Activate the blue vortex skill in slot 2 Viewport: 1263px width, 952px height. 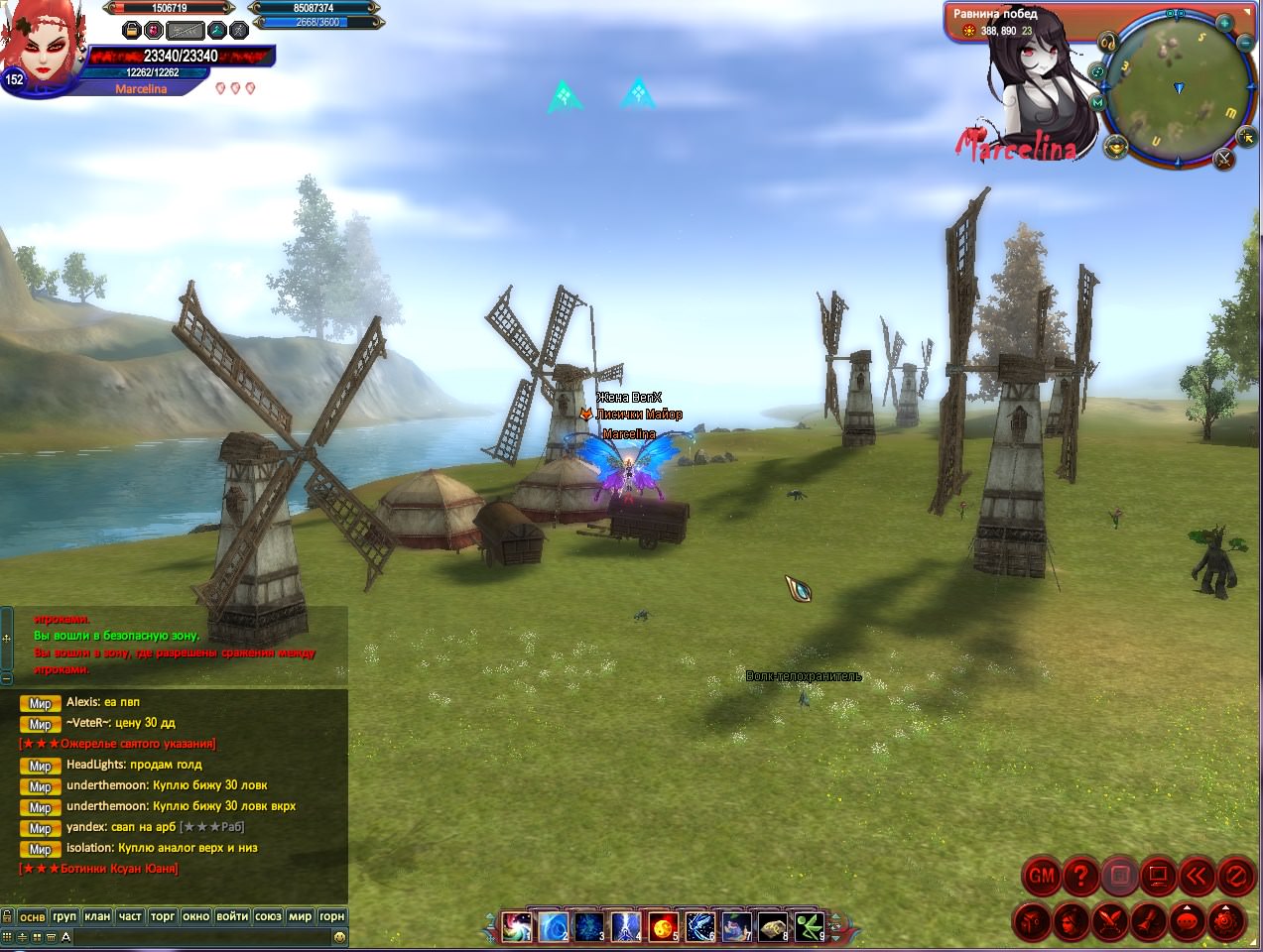point(553,928)
